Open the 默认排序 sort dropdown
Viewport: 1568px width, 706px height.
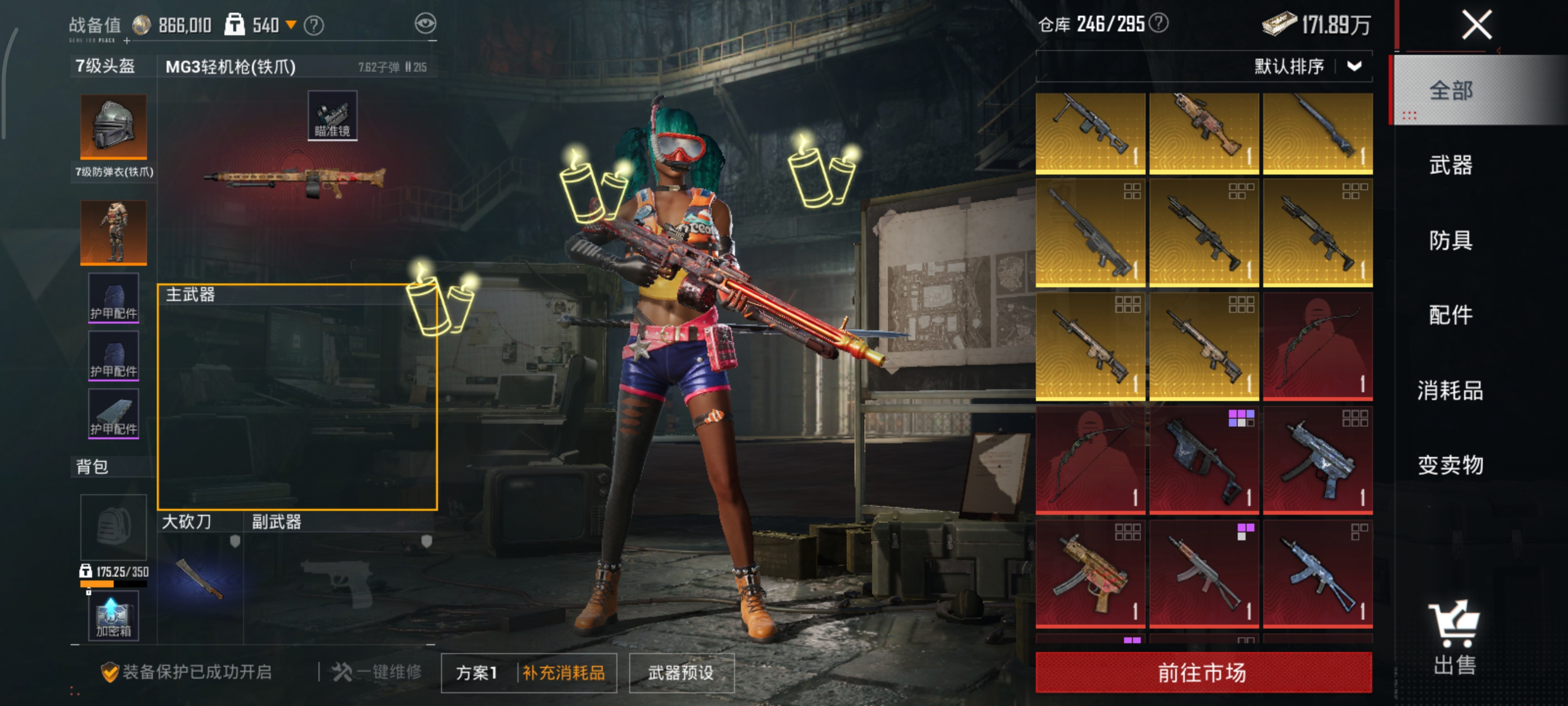point(1306,66)
